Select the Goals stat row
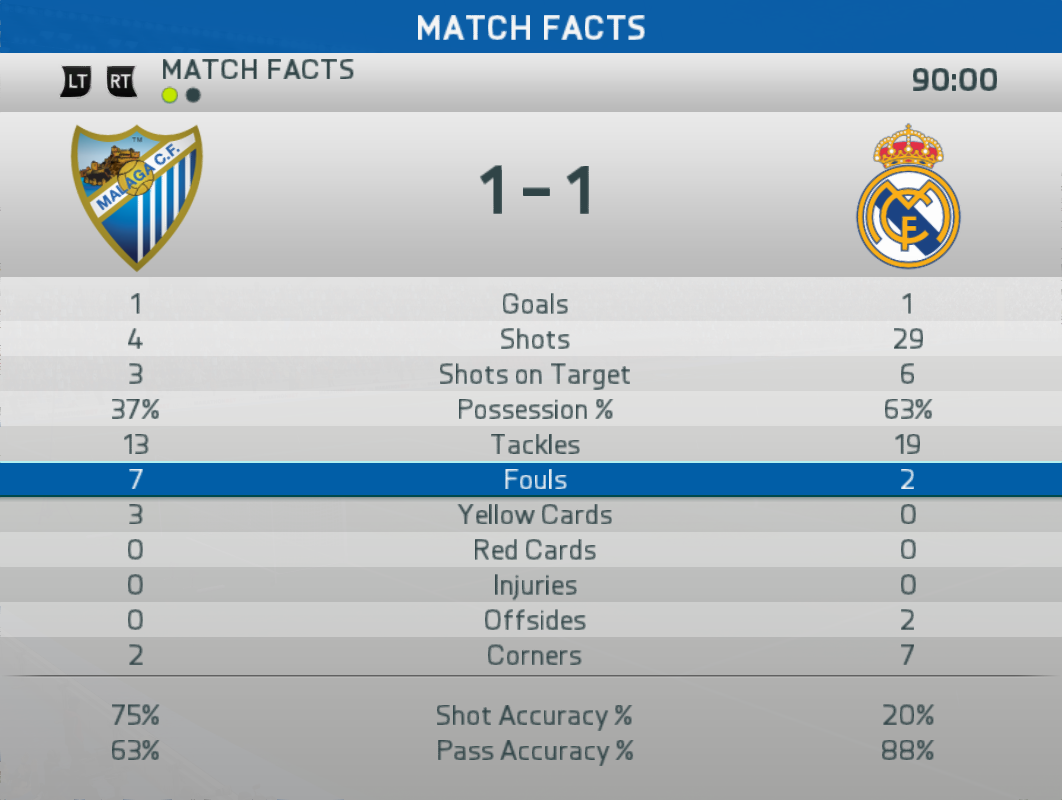Viewport: 1062px width, 800px height. [534, 304]
